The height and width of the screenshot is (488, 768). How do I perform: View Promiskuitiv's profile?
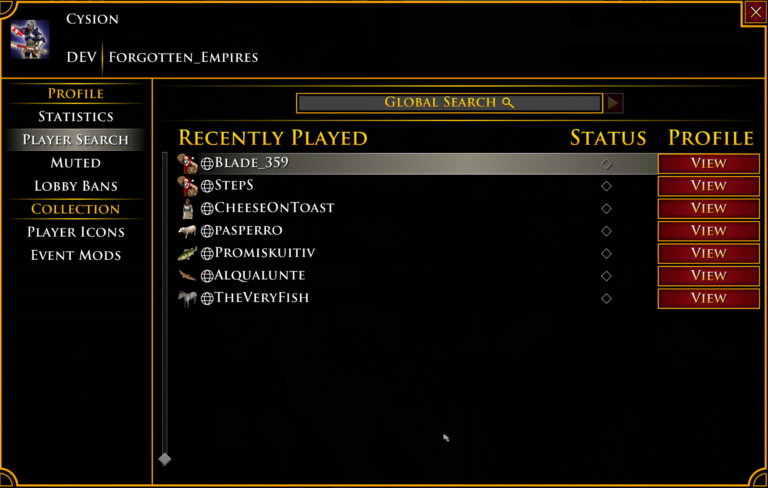click(x=708, y=253)
